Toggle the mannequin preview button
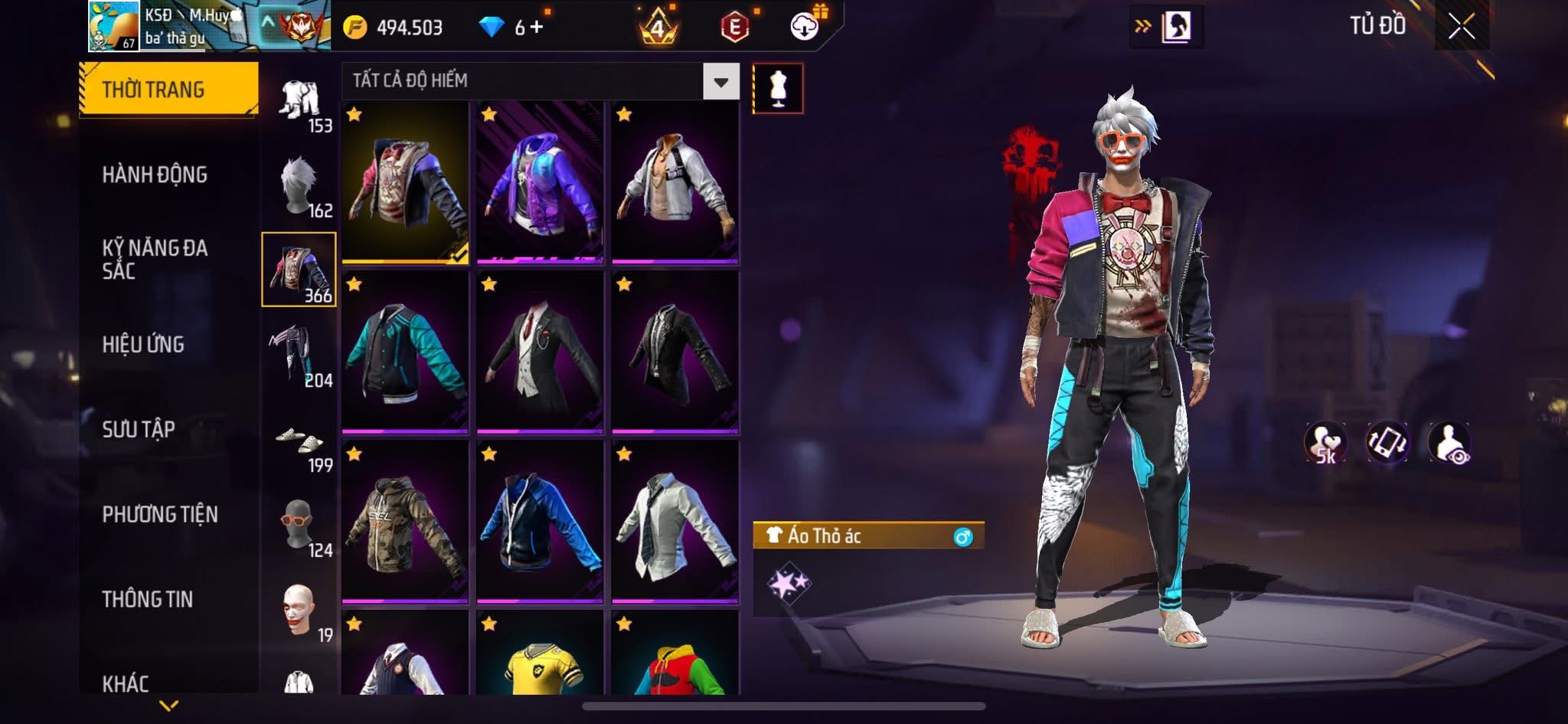 (778, 88)
